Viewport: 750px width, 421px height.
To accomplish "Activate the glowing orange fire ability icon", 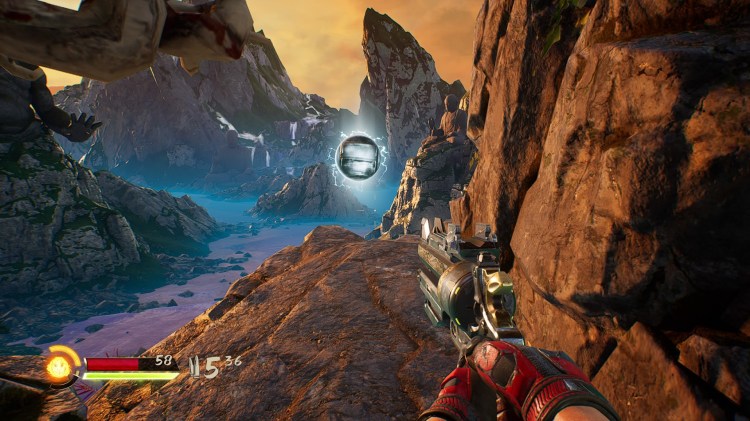I will [x=60, y=367].
